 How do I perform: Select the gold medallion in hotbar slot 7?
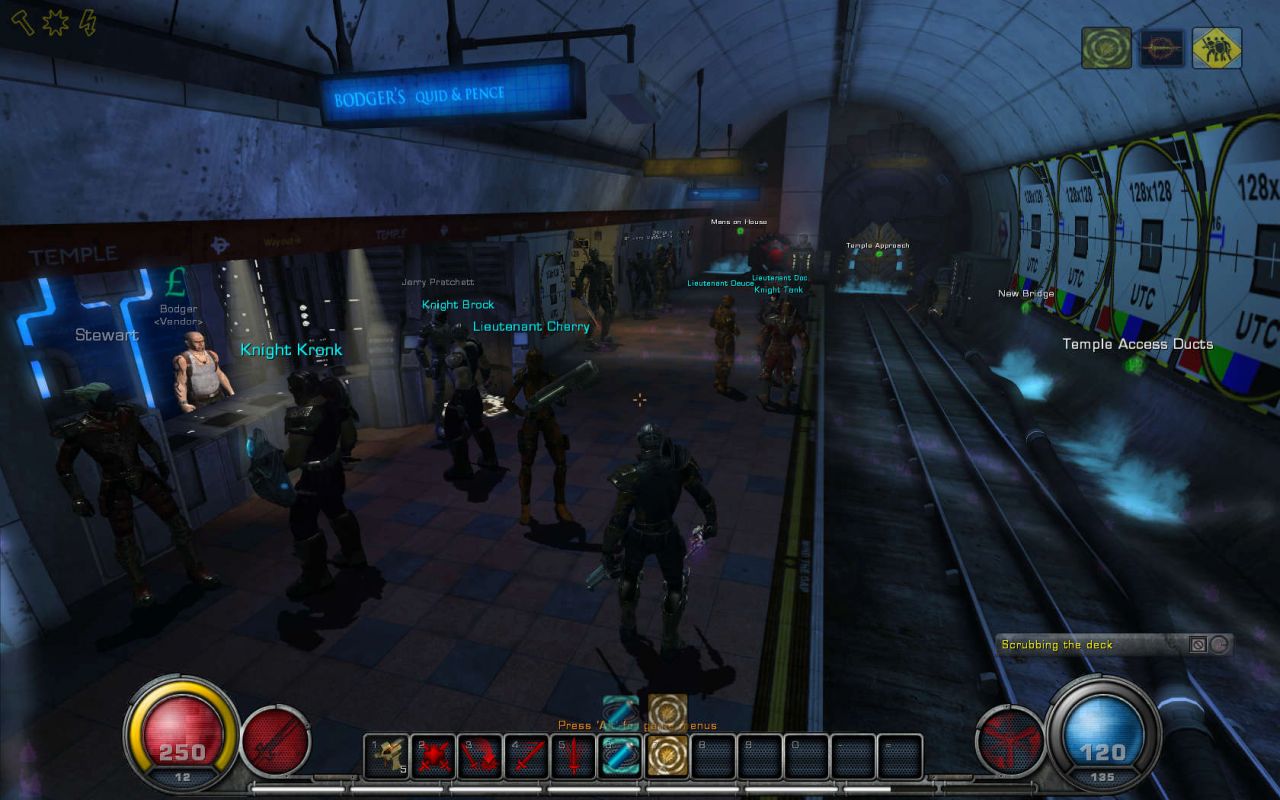click(x=667, y=757)
